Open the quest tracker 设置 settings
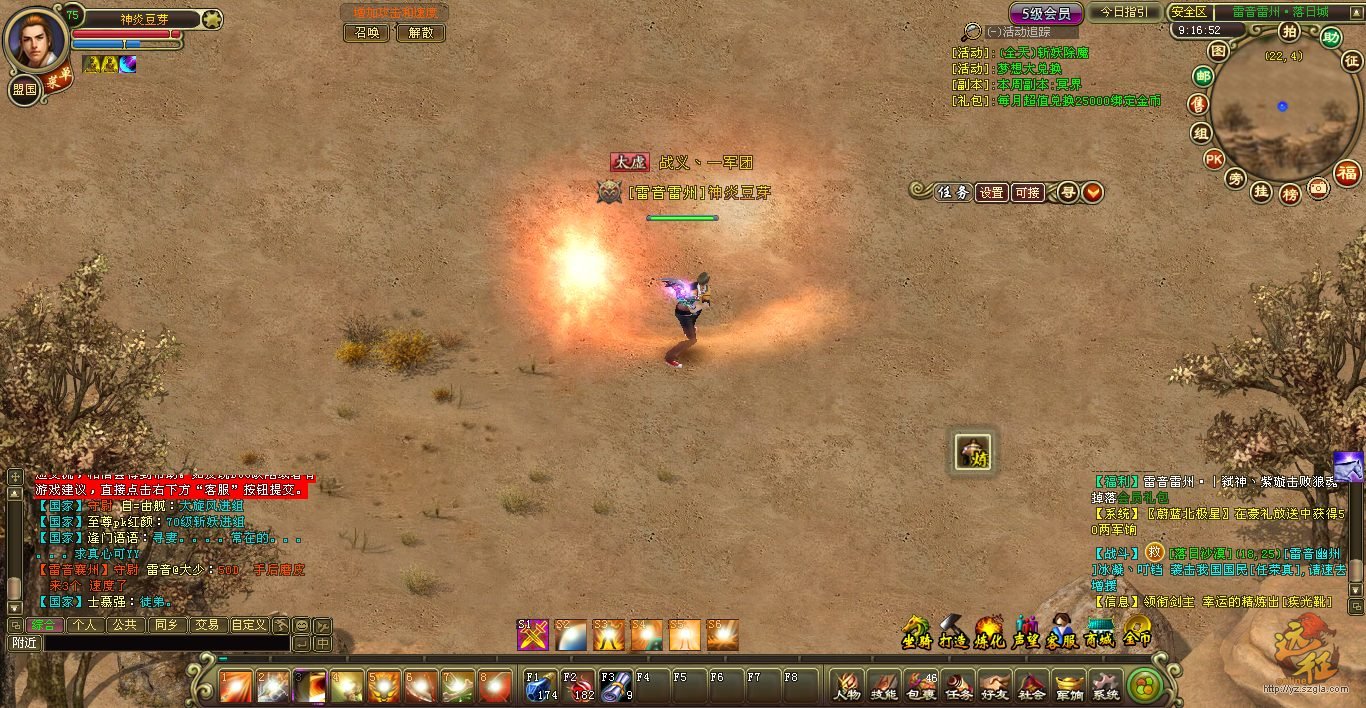 (x=991, y=193)
